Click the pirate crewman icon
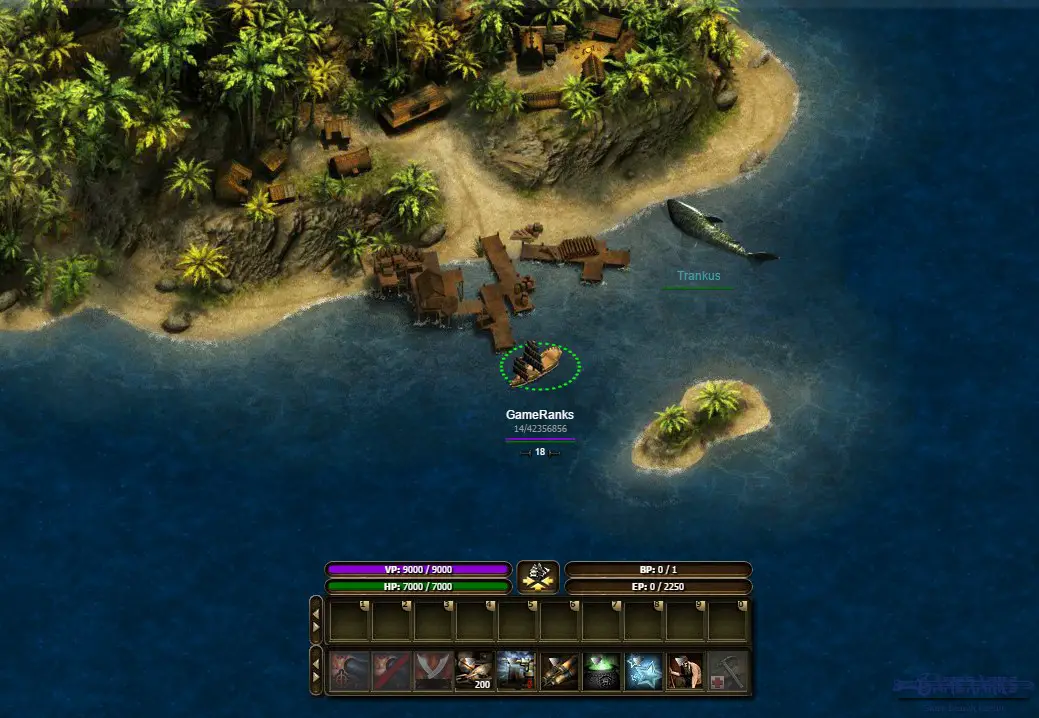Screen dimensions: 1039x718 (686, 670)
